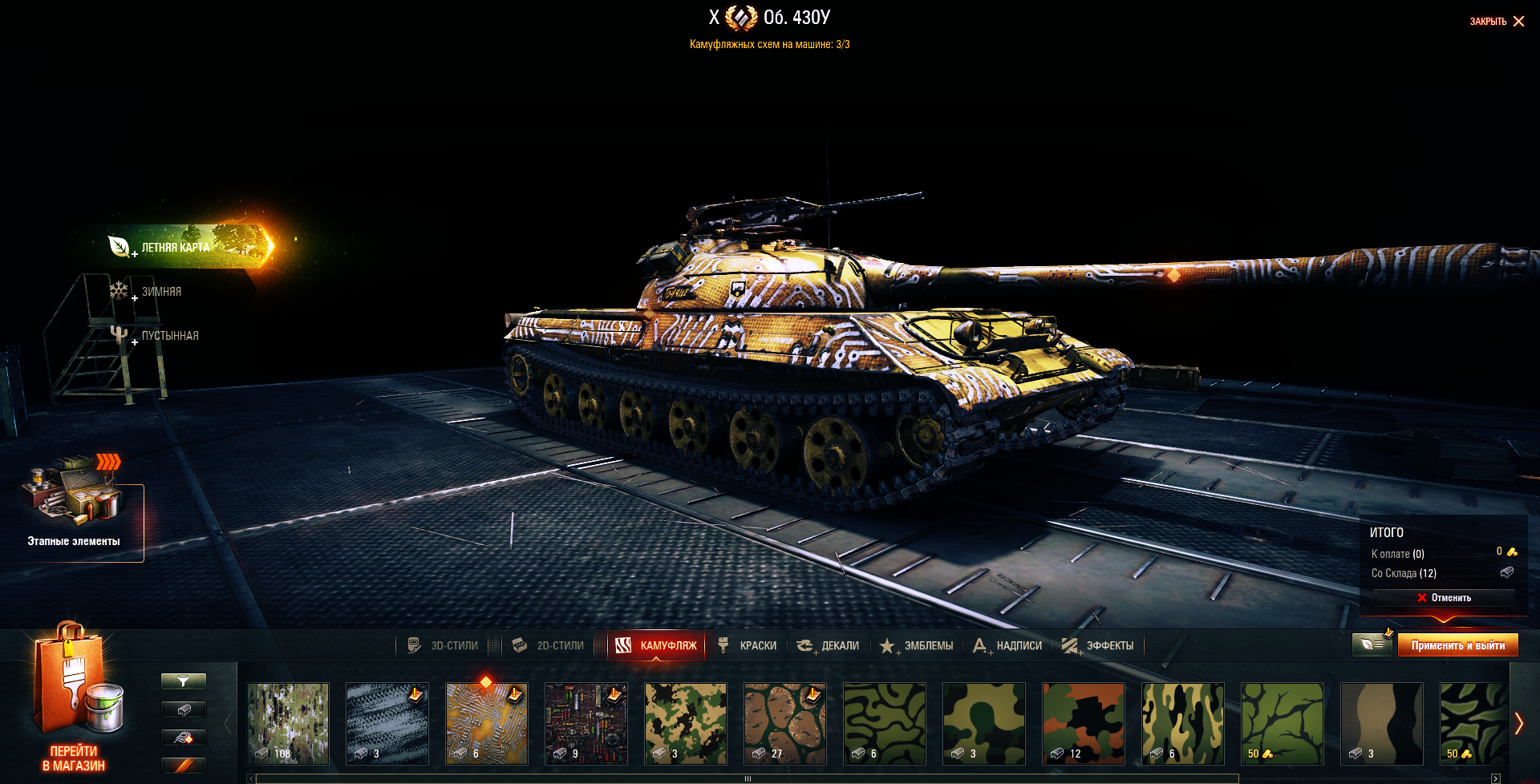
Task: Confirm with Применить и выйти
Action: [1457, 645]
